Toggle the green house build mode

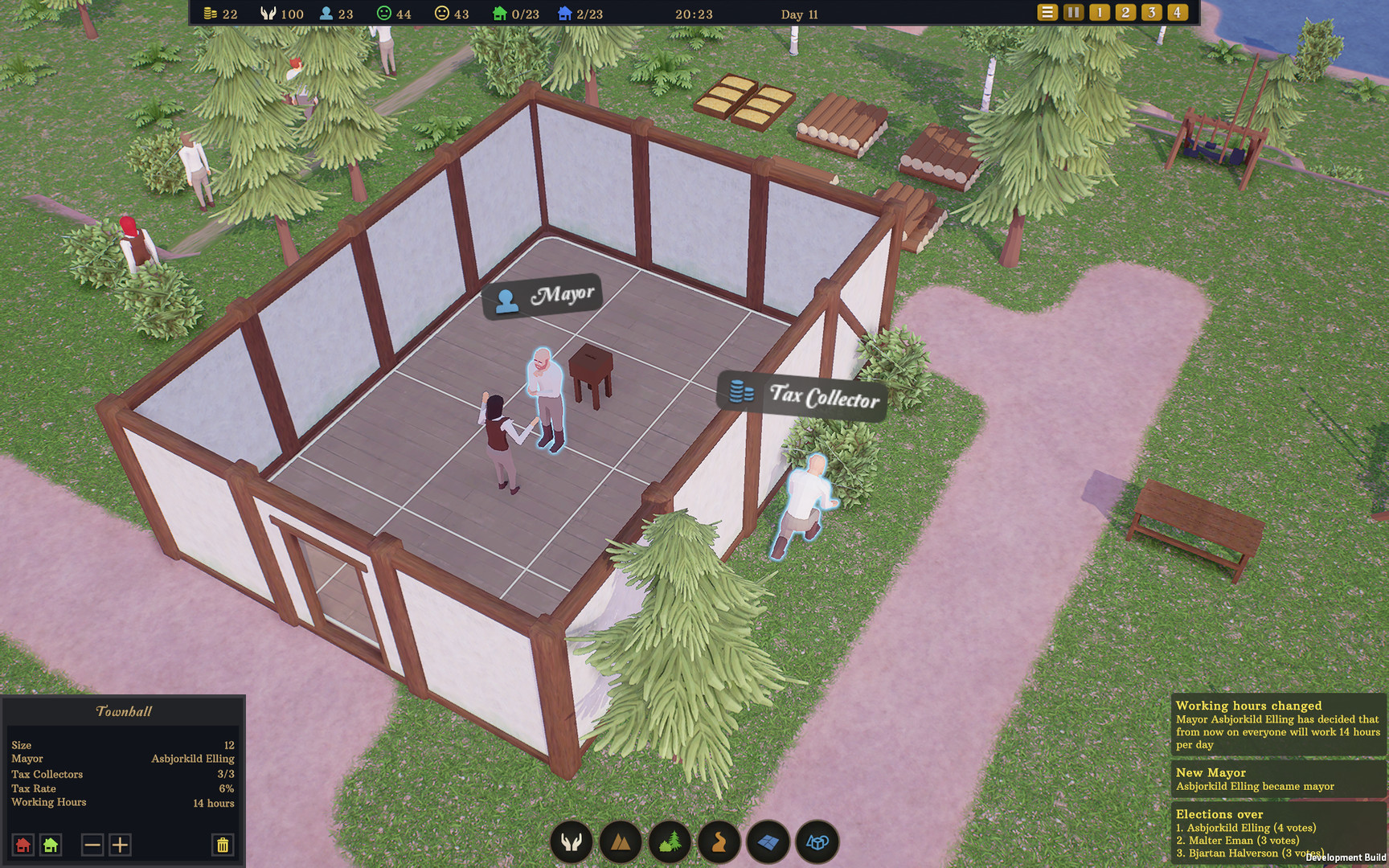click(51, 845)
